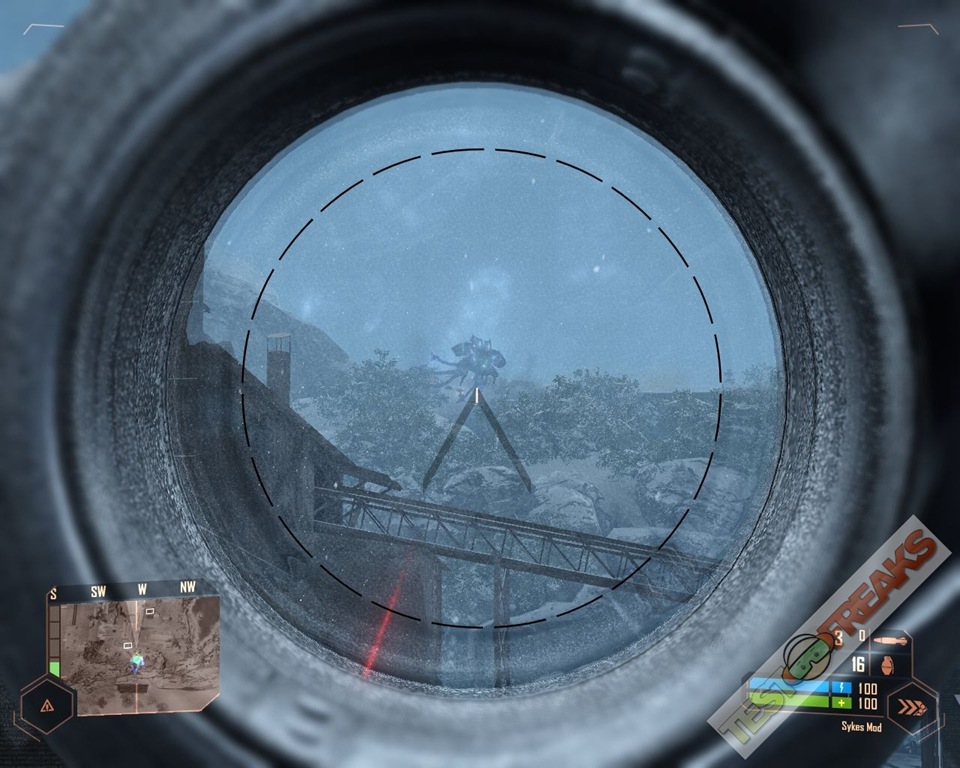Click the minimap radar display
960x768 pixels.
(134, 655)
